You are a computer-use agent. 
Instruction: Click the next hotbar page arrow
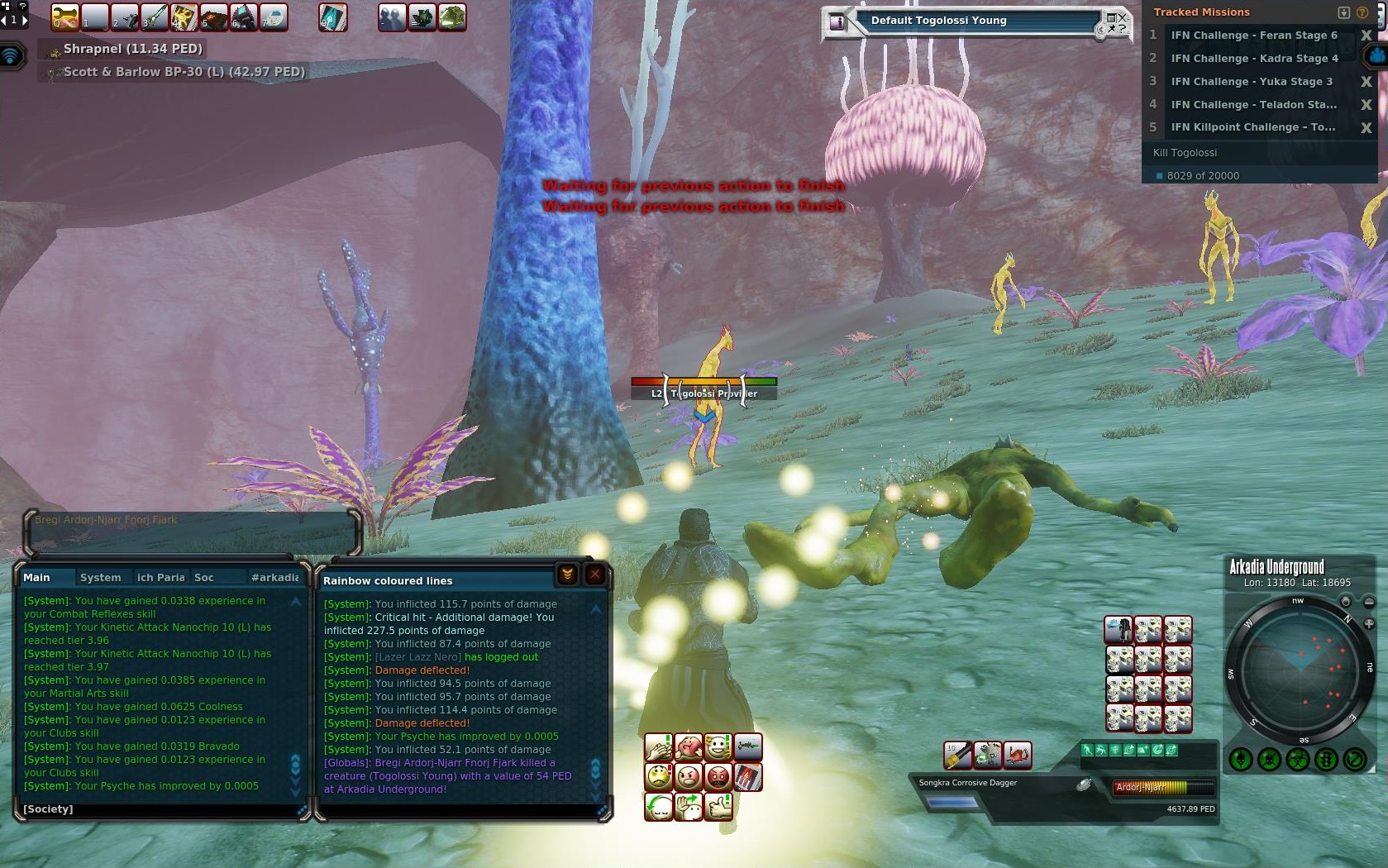[24, 19]
